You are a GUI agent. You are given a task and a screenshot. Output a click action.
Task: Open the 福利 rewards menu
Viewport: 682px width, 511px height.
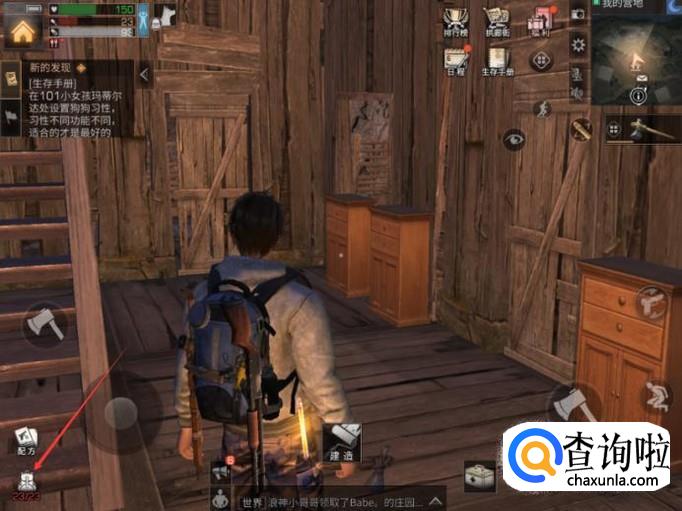[x=538, y=22]
